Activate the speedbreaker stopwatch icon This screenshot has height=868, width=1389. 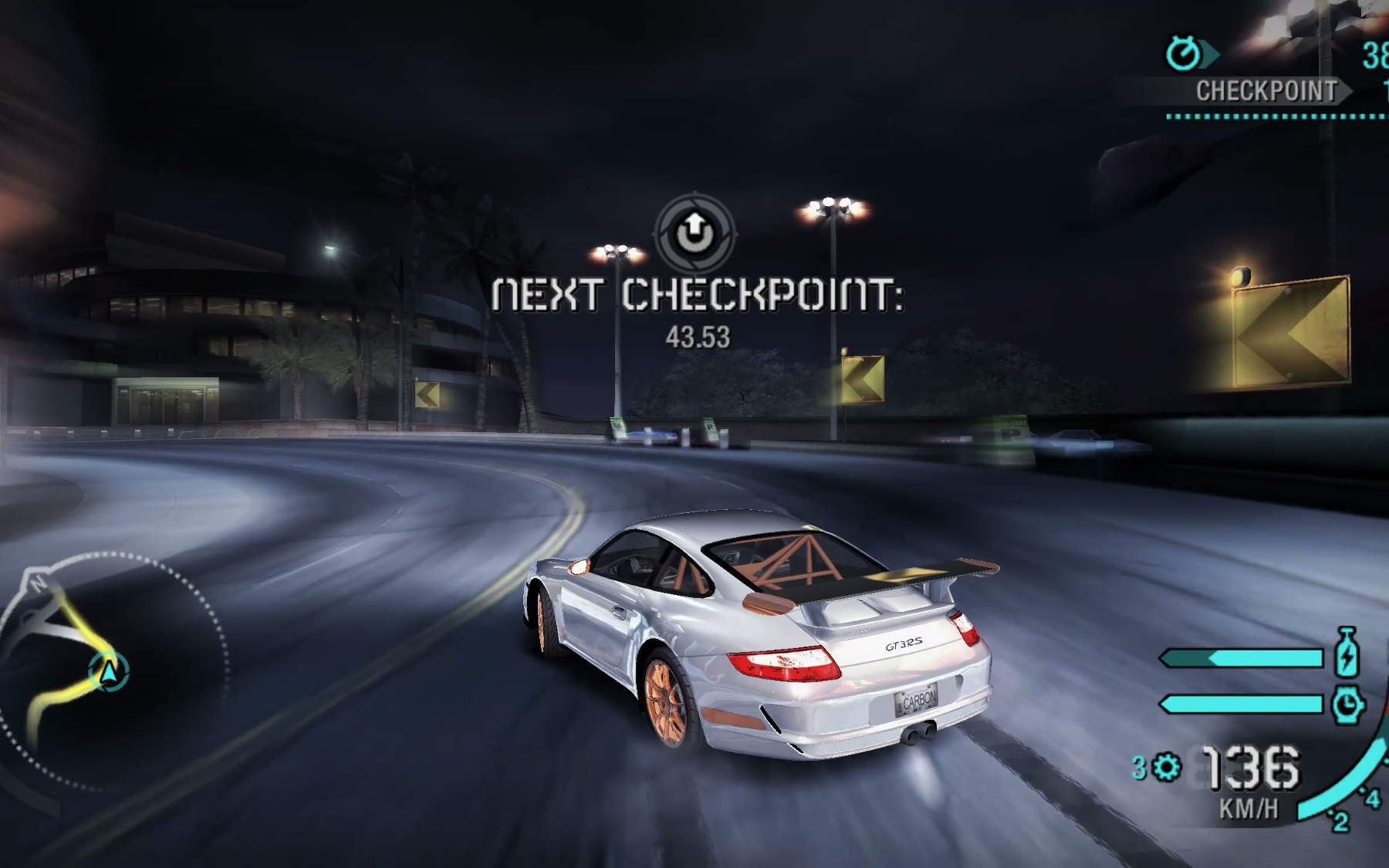tap(1347, 704)
